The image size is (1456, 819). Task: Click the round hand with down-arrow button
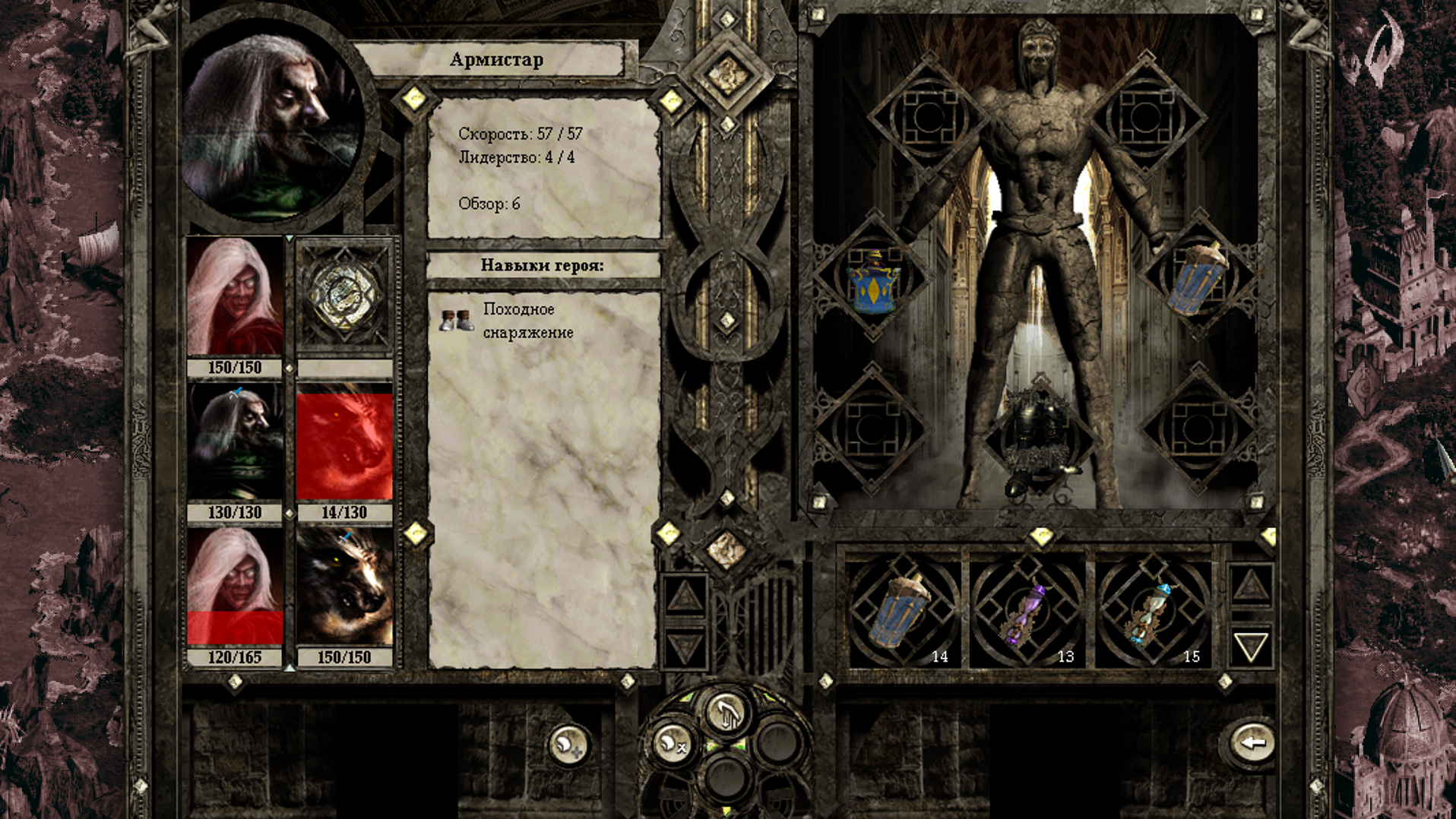(726, 712)
